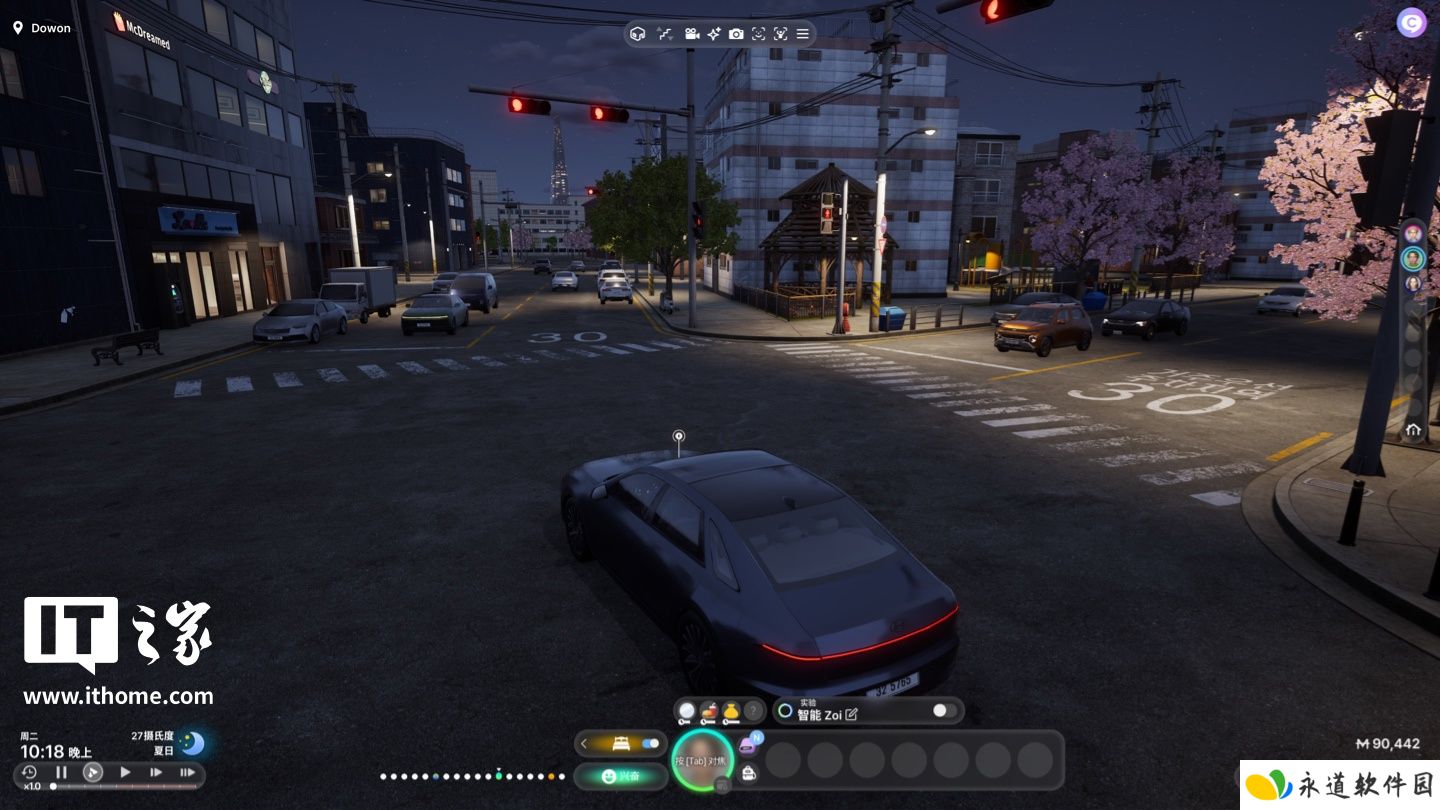
Task: Open the hamburger menu in top toolbar
Action: click(x=802, y=34)
